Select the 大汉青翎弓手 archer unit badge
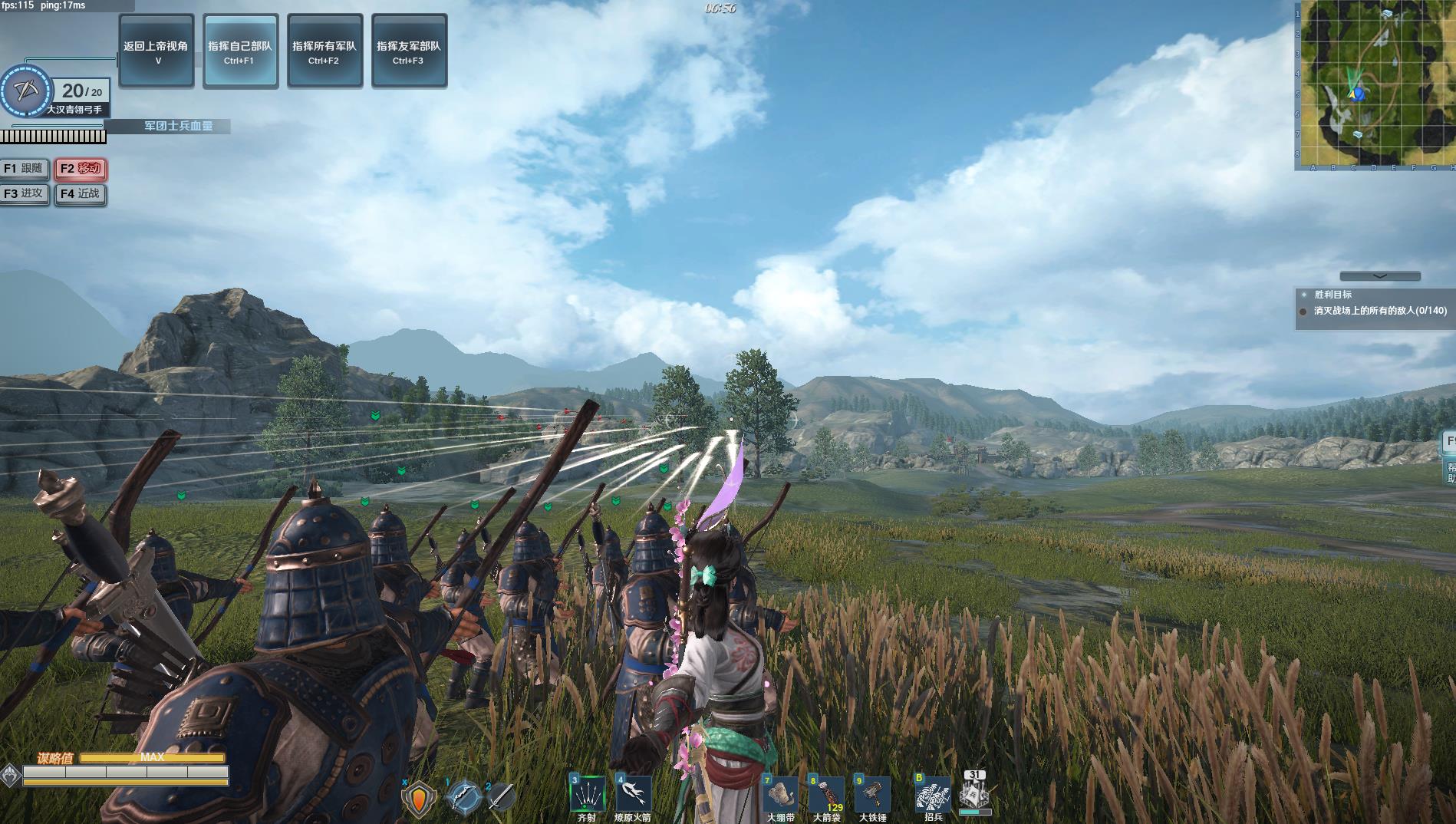Screen dimensions: 1456x824 [x=28, y=91]
